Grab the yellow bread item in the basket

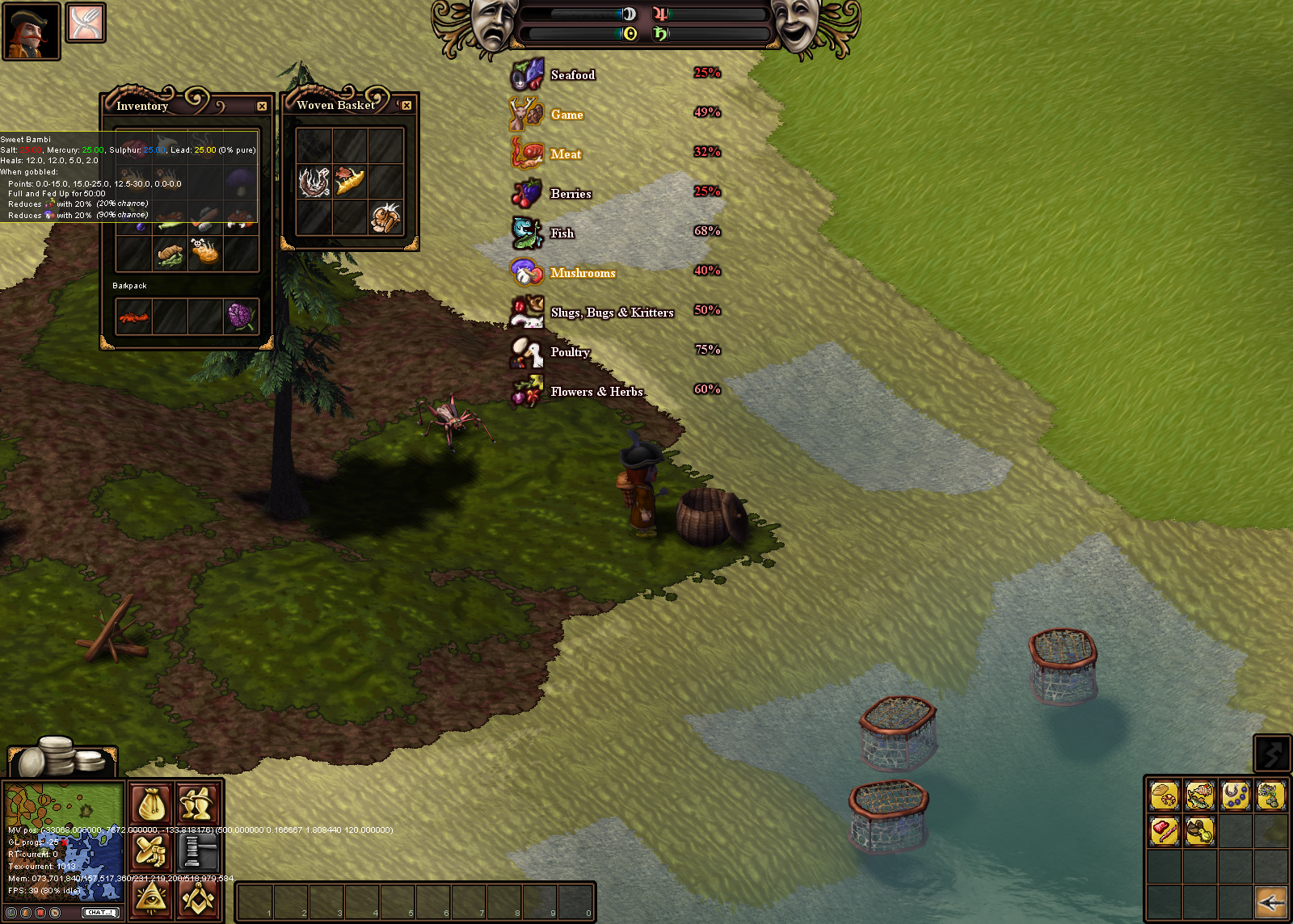(350, 182)
